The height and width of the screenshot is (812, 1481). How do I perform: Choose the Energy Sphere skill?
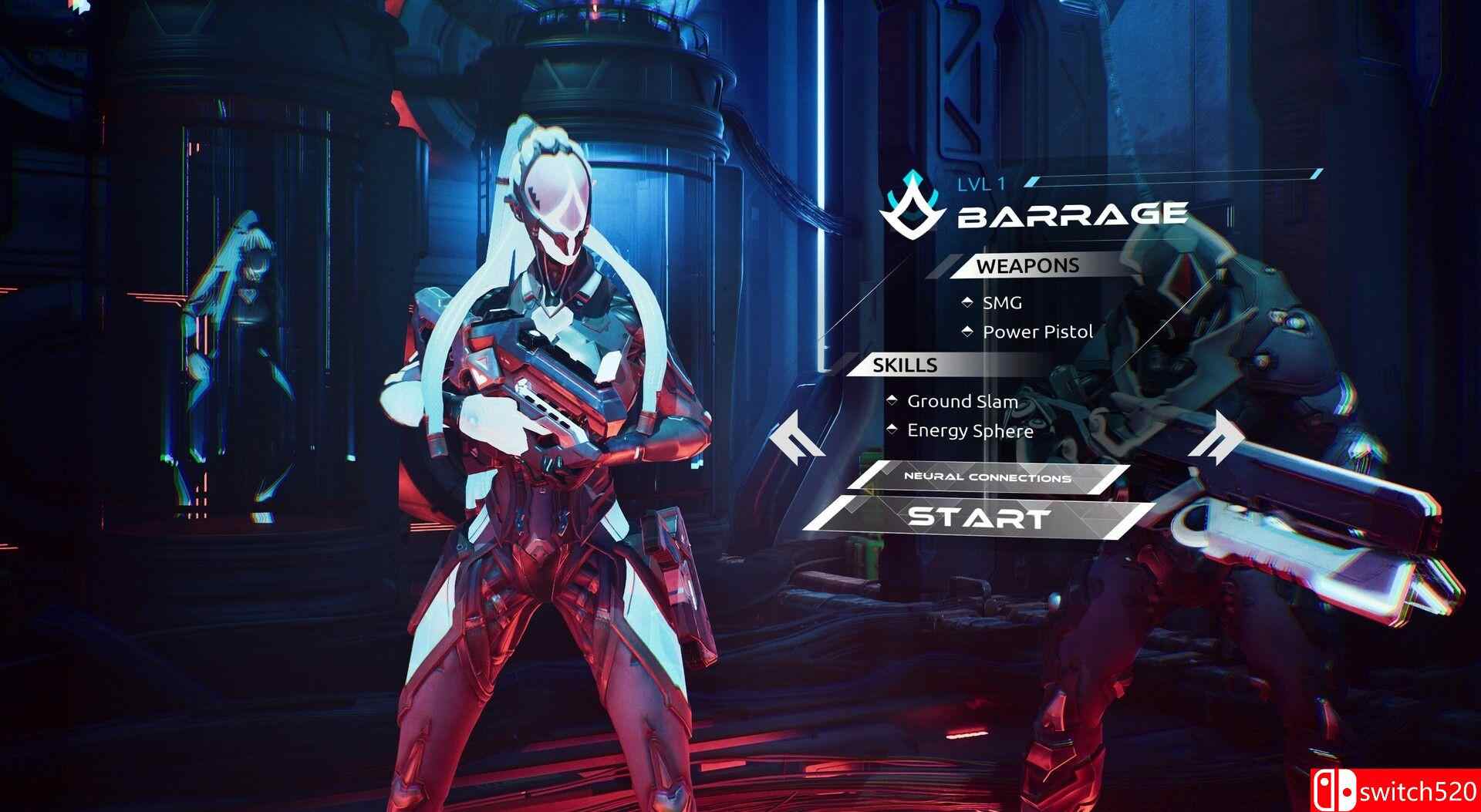coord(969,430)
